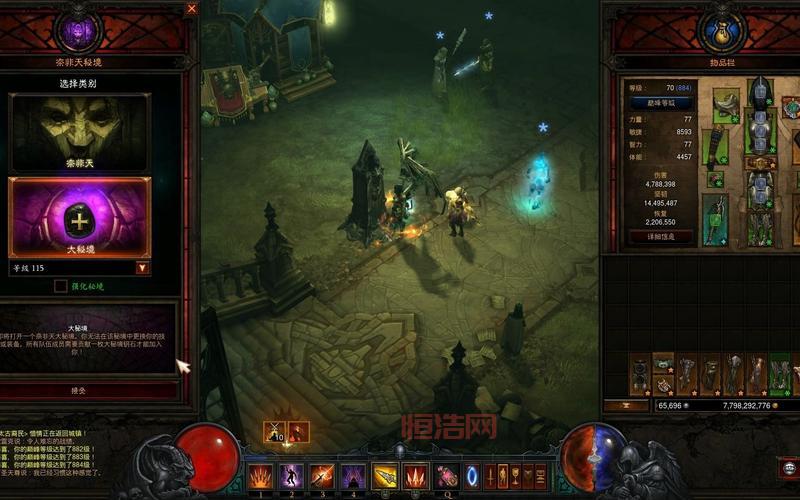Select the green item in inventory
Screen dimensions: 800x500
(779, 374)
